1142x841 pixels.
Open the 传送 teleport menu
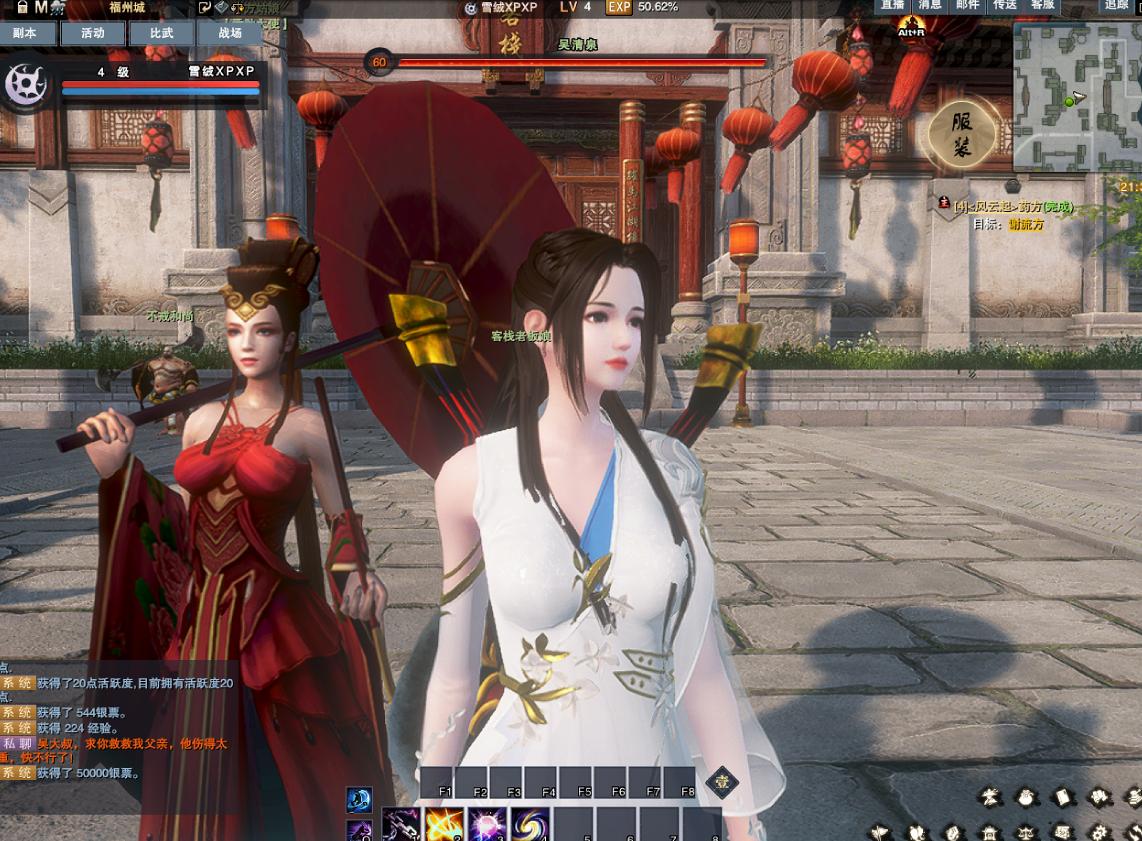click(1005, 6)
